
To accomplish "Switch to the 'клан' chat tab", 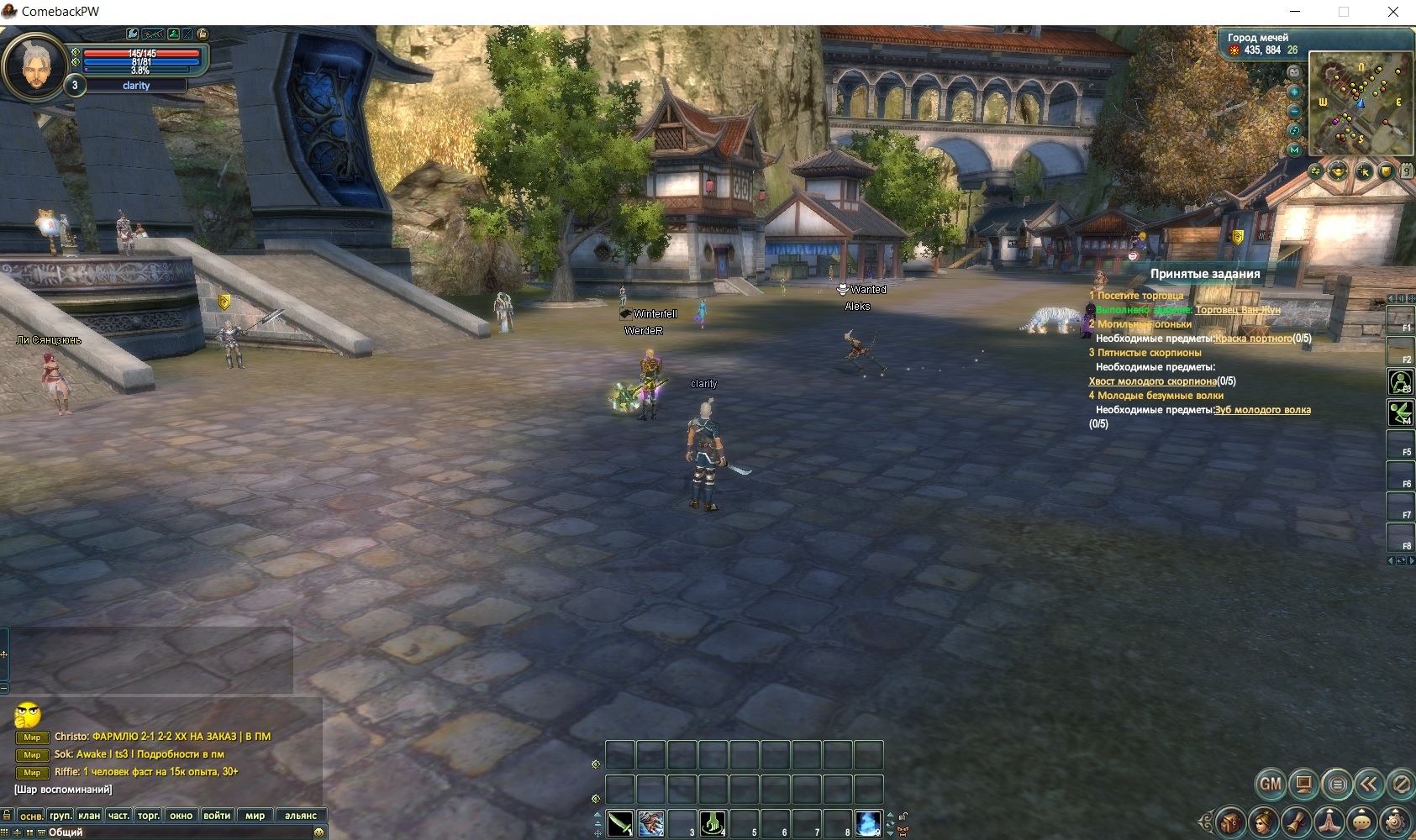I will [89, 816].
